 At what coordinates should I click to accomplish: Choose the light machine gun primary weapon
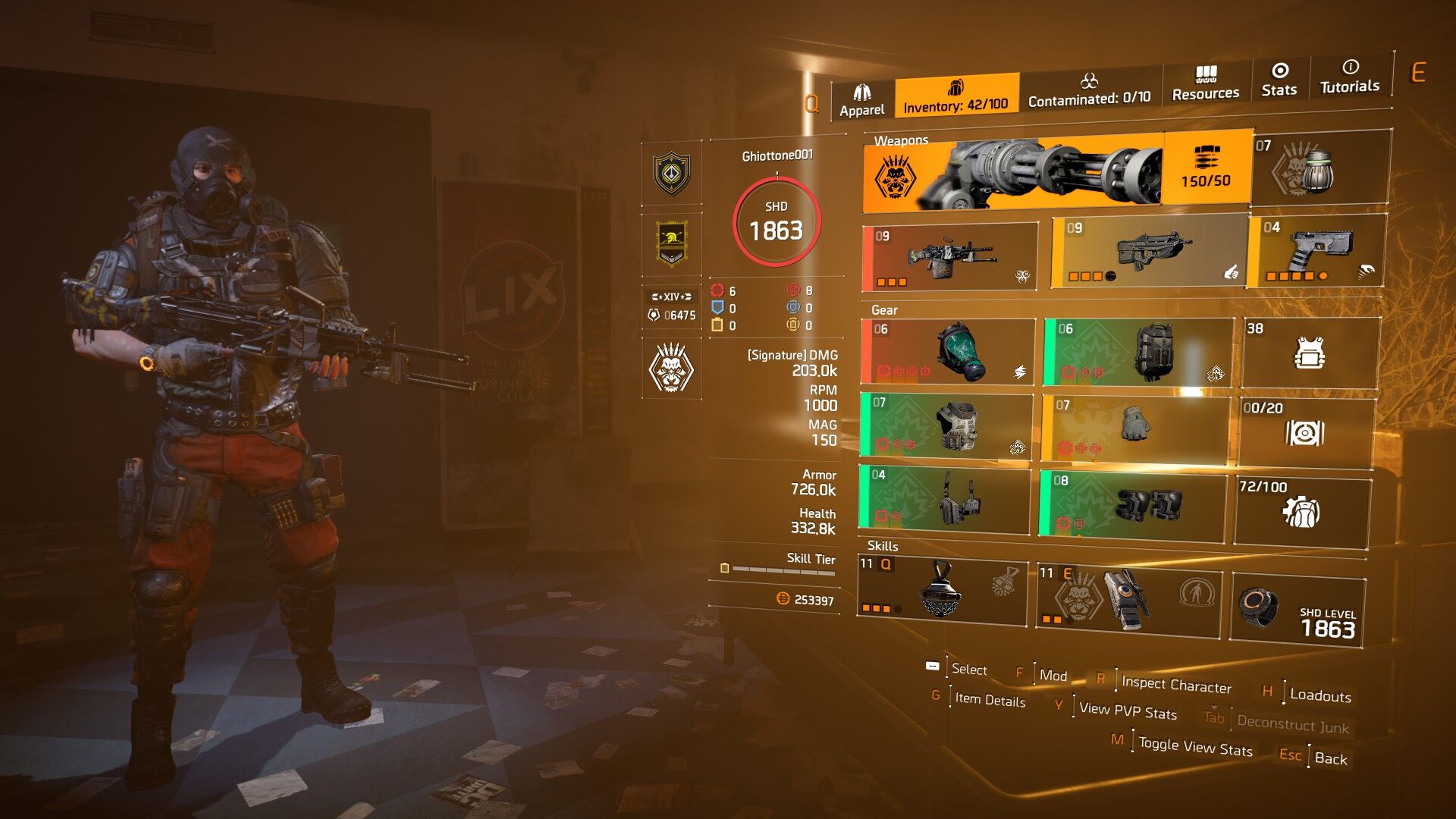tap(949, 257)
